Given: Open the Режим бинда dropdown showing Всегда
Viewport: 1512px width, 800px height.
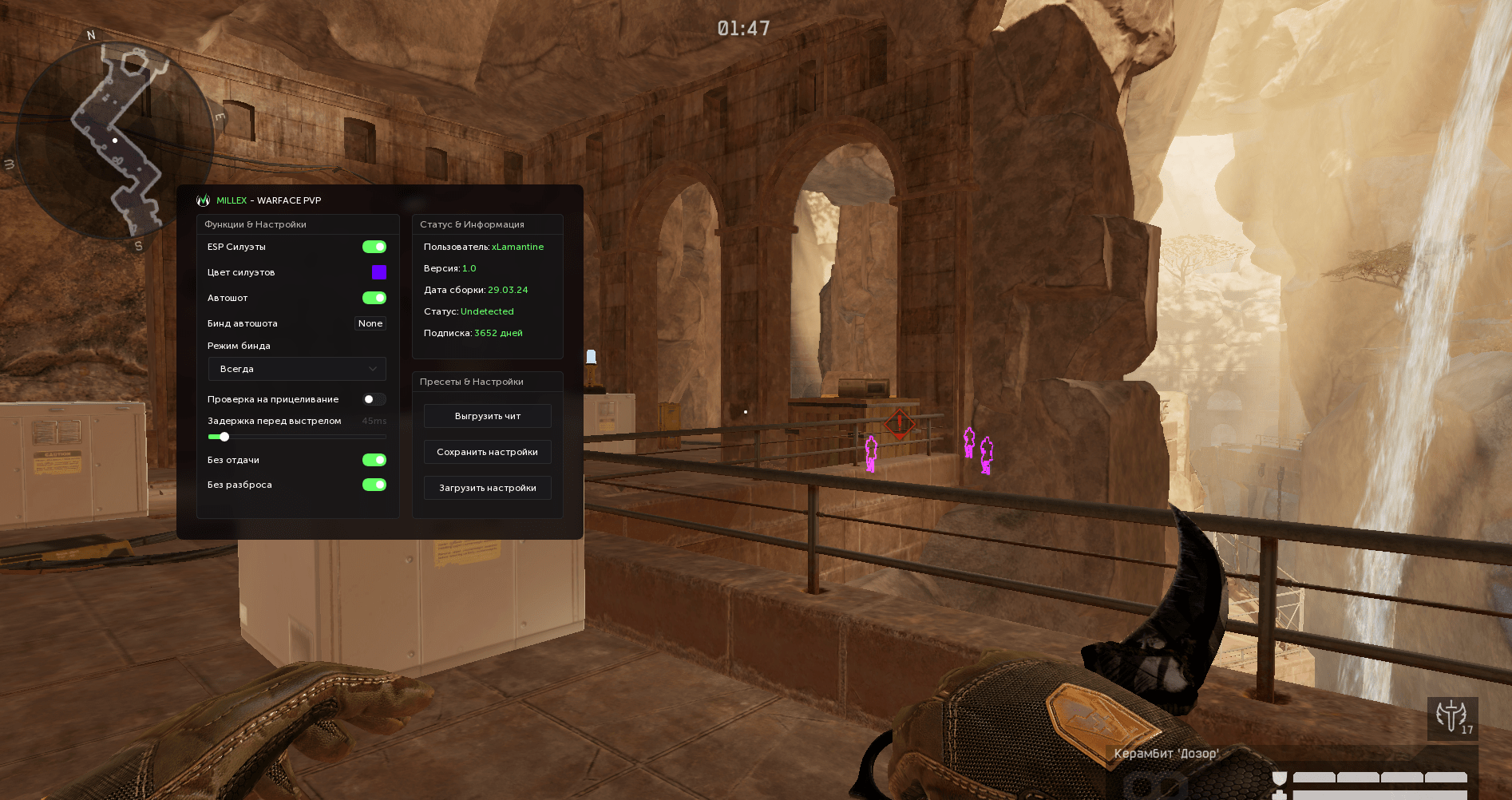Looking at the screenshot, I should (x=297, y=369).
